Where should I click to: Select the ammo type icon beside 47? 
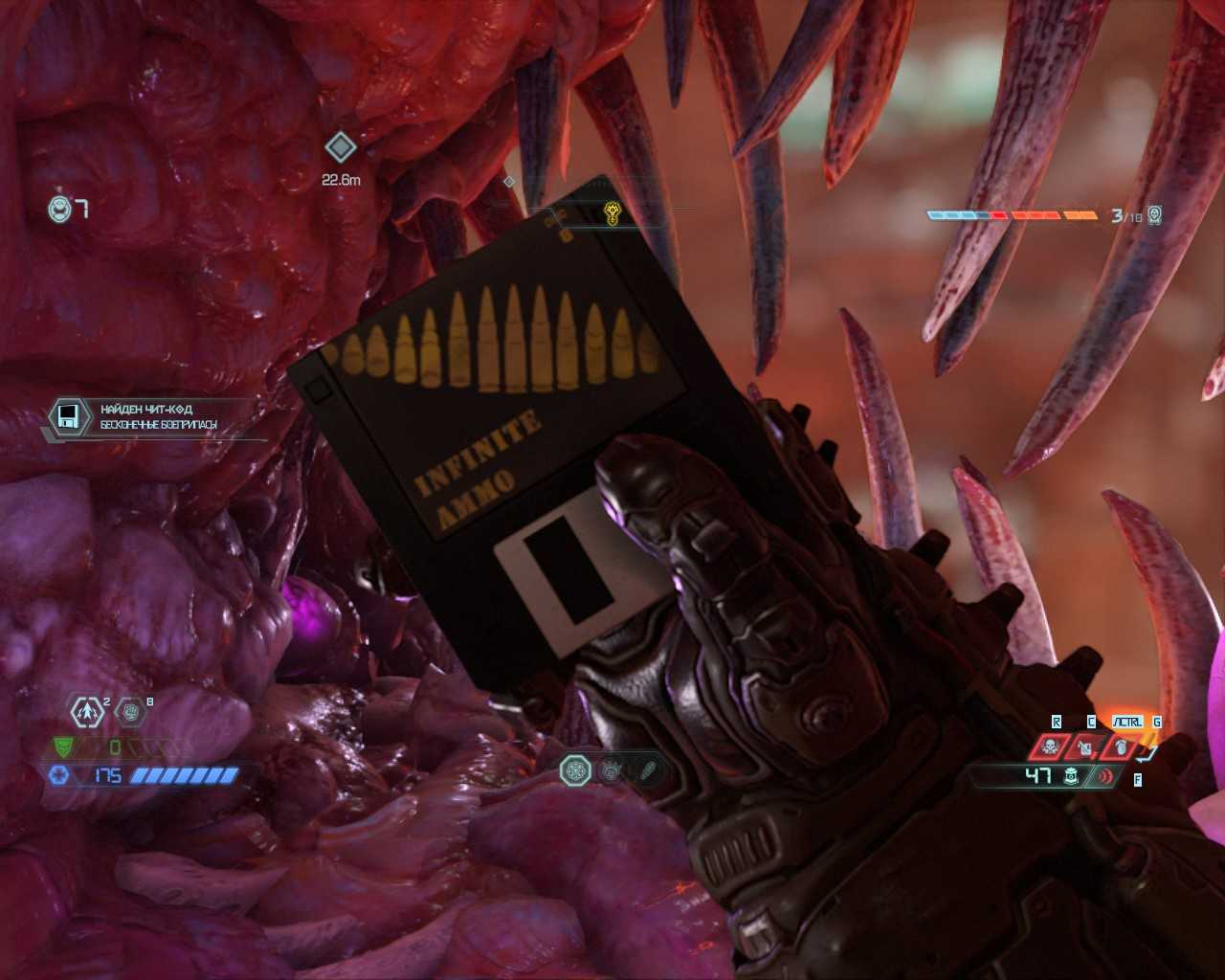pos(1072,776)
